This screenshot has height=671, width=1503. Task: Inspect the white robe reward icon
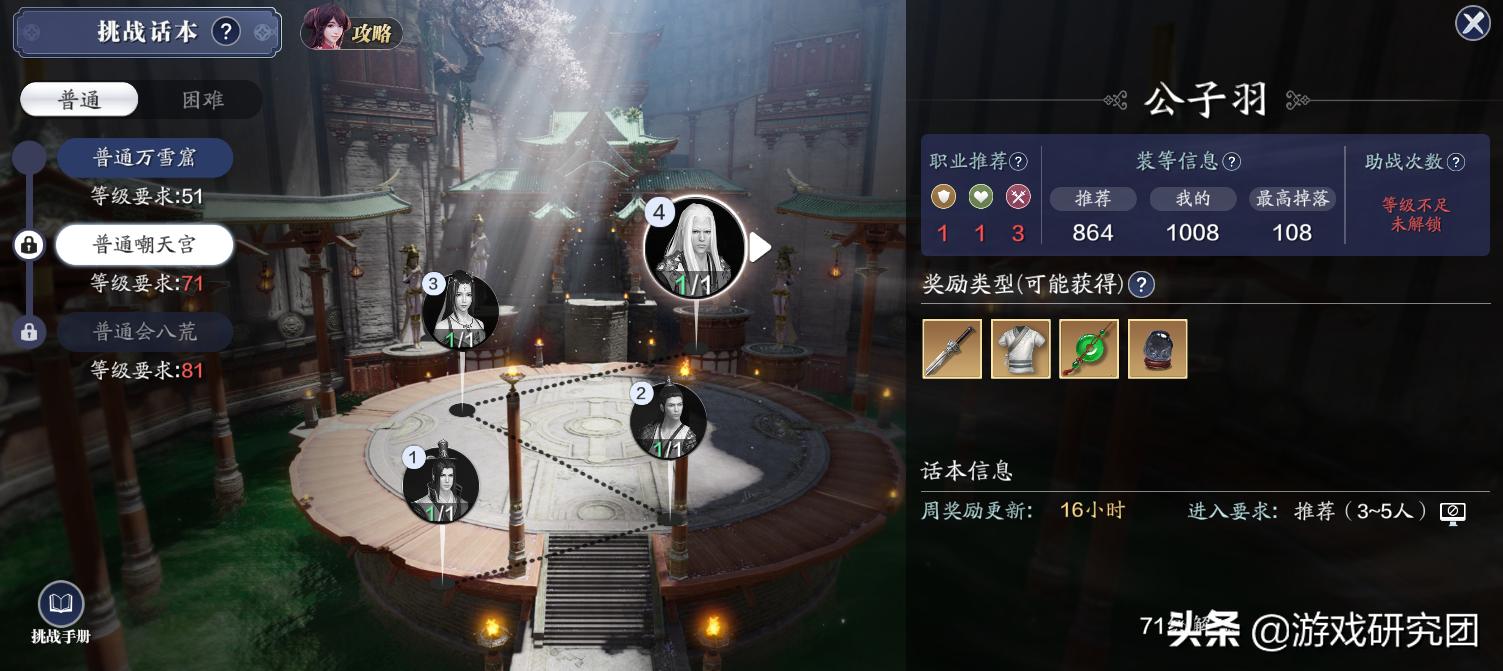[1021, 349]
